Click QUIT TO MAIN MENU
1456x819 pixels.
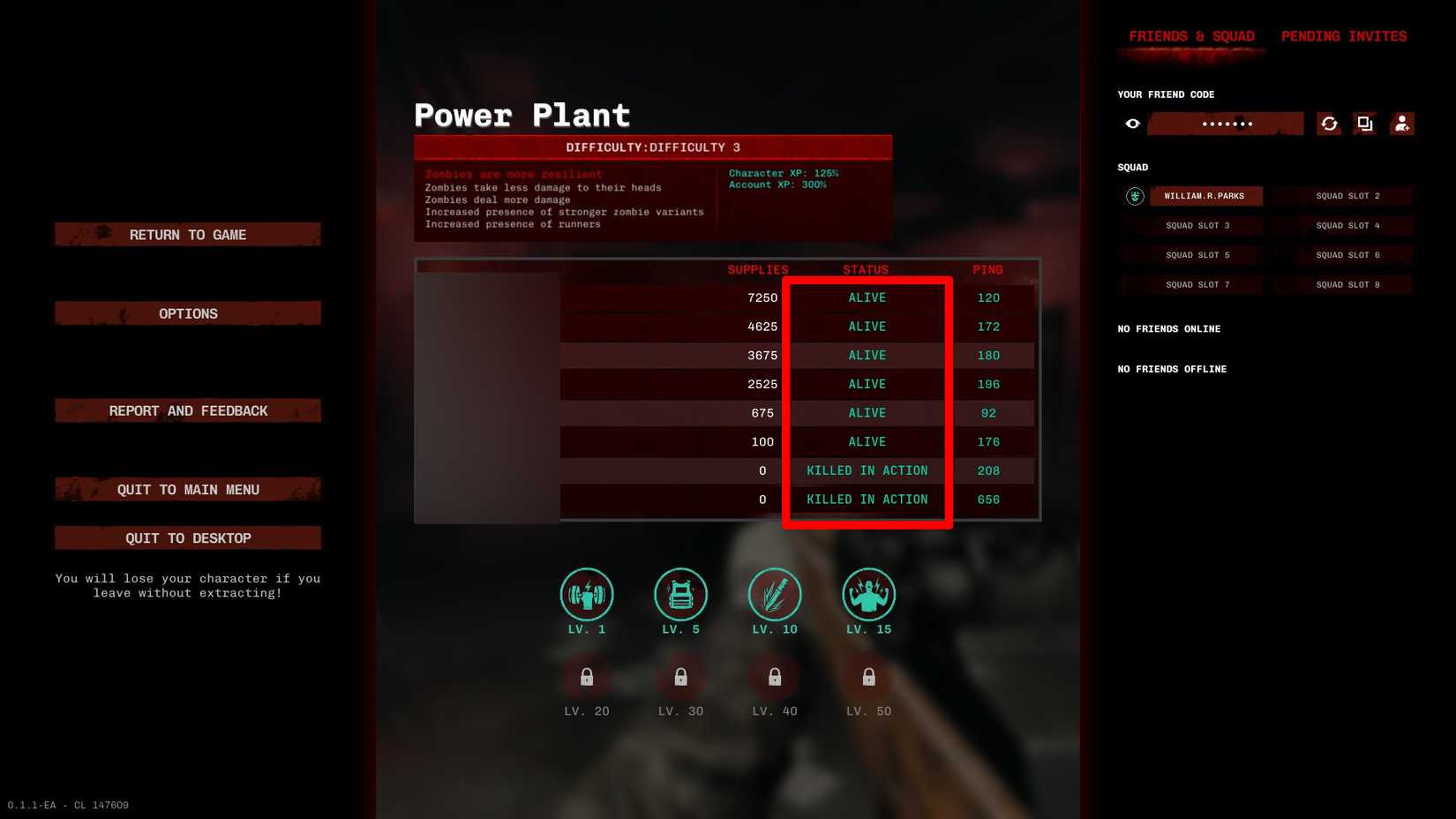point(188,489)
